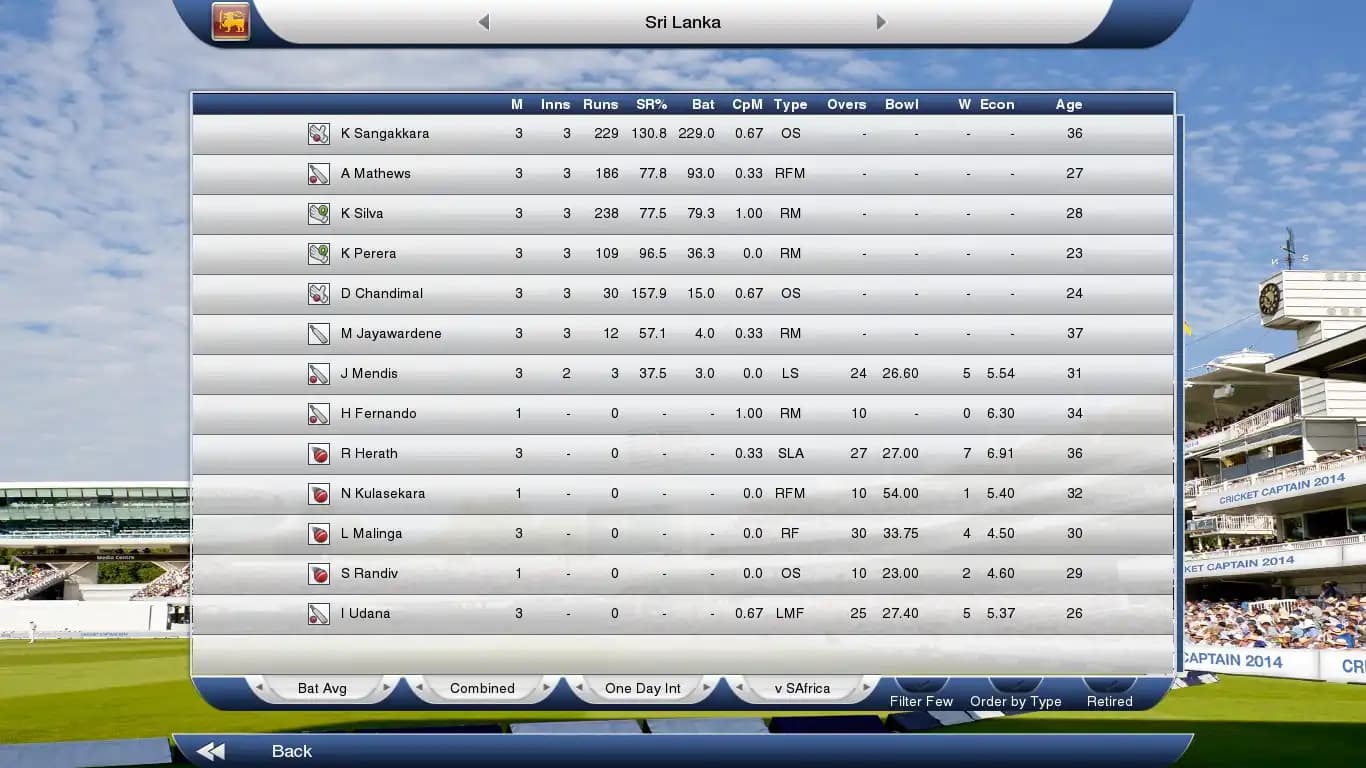Click the right arrow beside v SAfrica

click(865, 688)
